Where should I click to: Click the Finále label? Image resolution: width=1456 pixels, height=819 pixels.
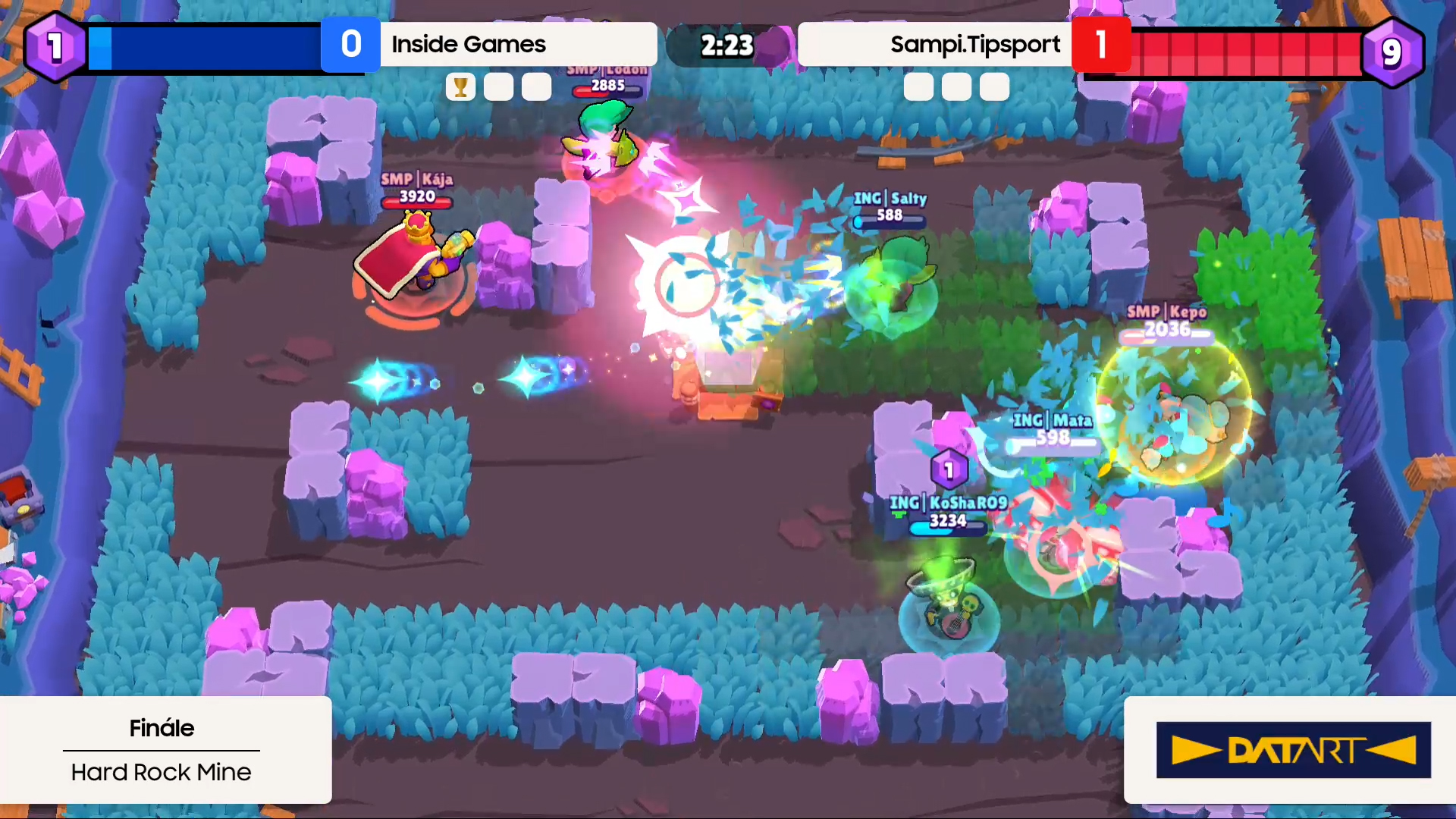point(161,728)
